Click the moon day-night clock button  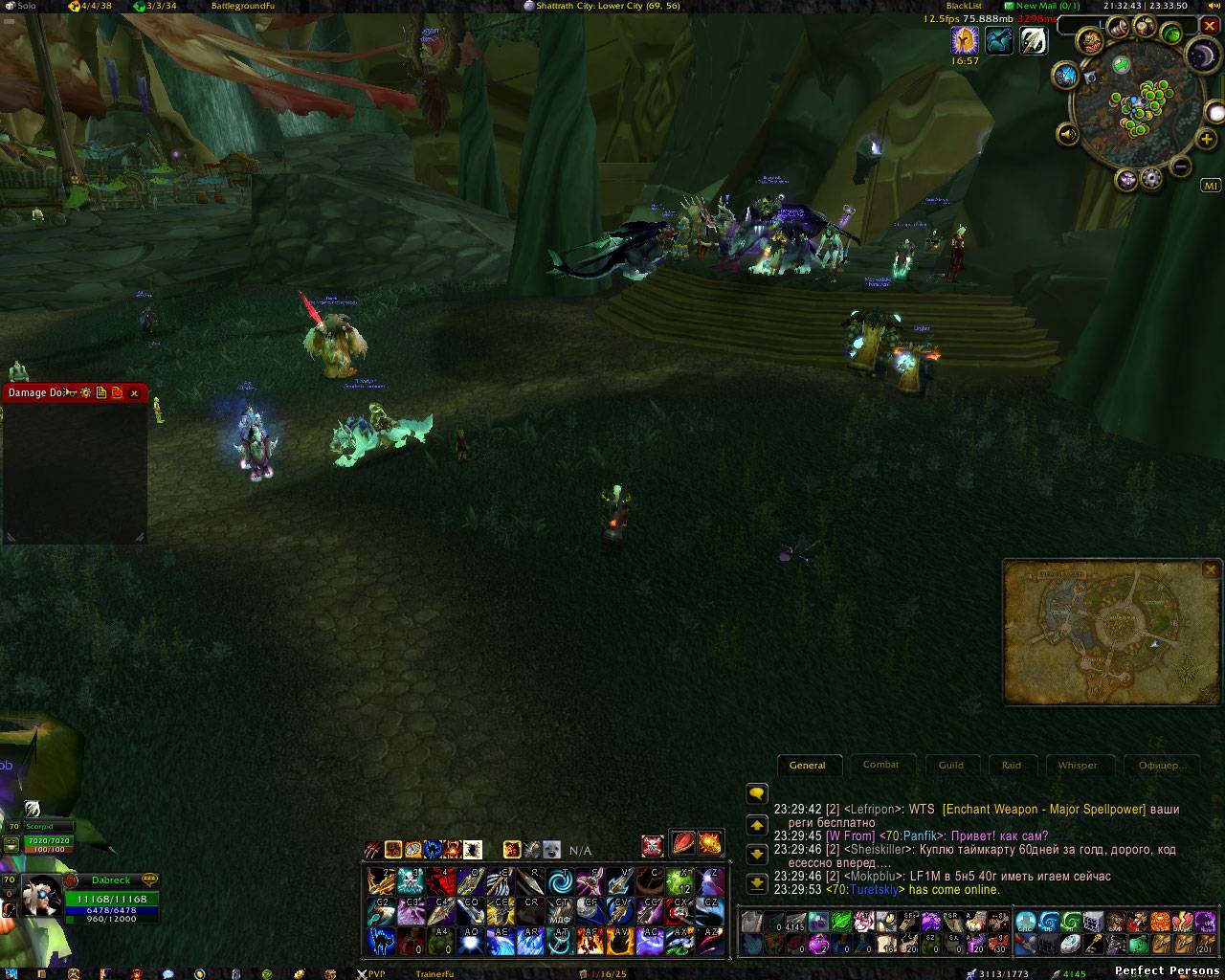tap(1204, 56)
